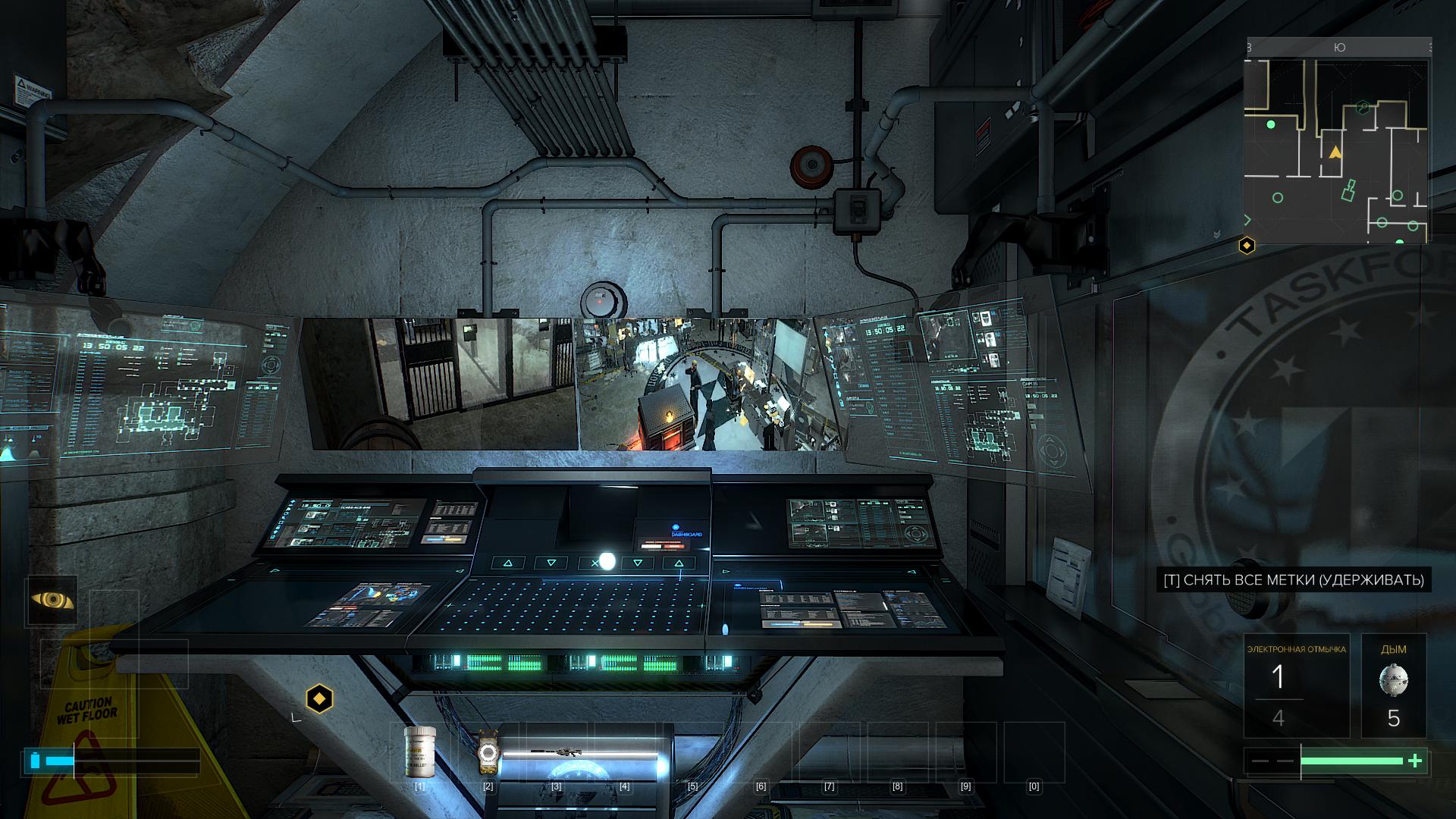Click the yellow player arrow on the minimap
Image resolution: width=1456 pixels, height=819 pixels.
1335,152
